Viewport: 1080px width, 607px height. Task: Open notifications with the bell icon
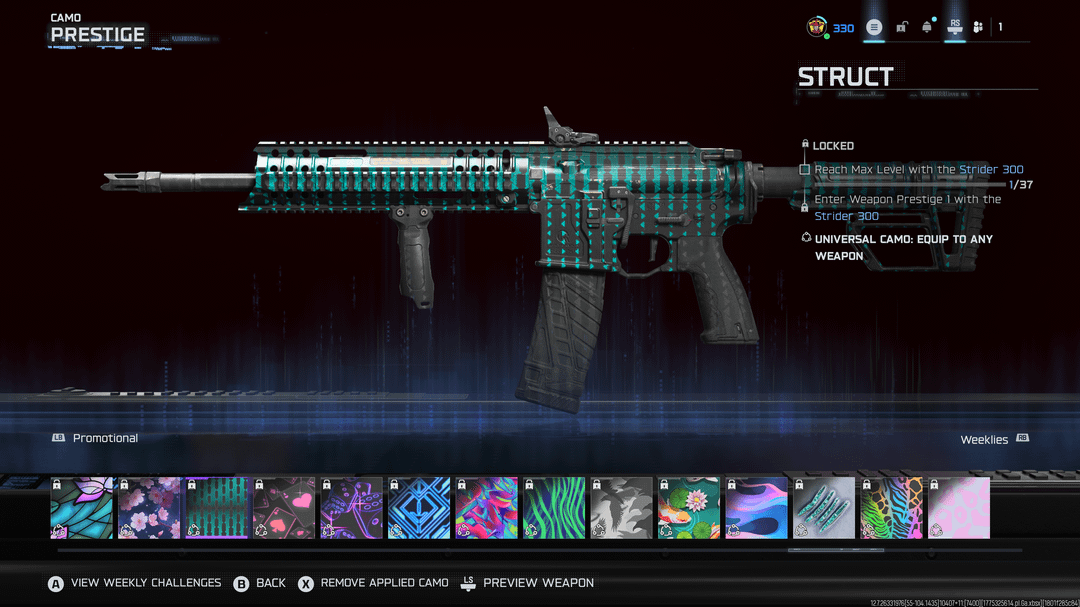[927, 27]
